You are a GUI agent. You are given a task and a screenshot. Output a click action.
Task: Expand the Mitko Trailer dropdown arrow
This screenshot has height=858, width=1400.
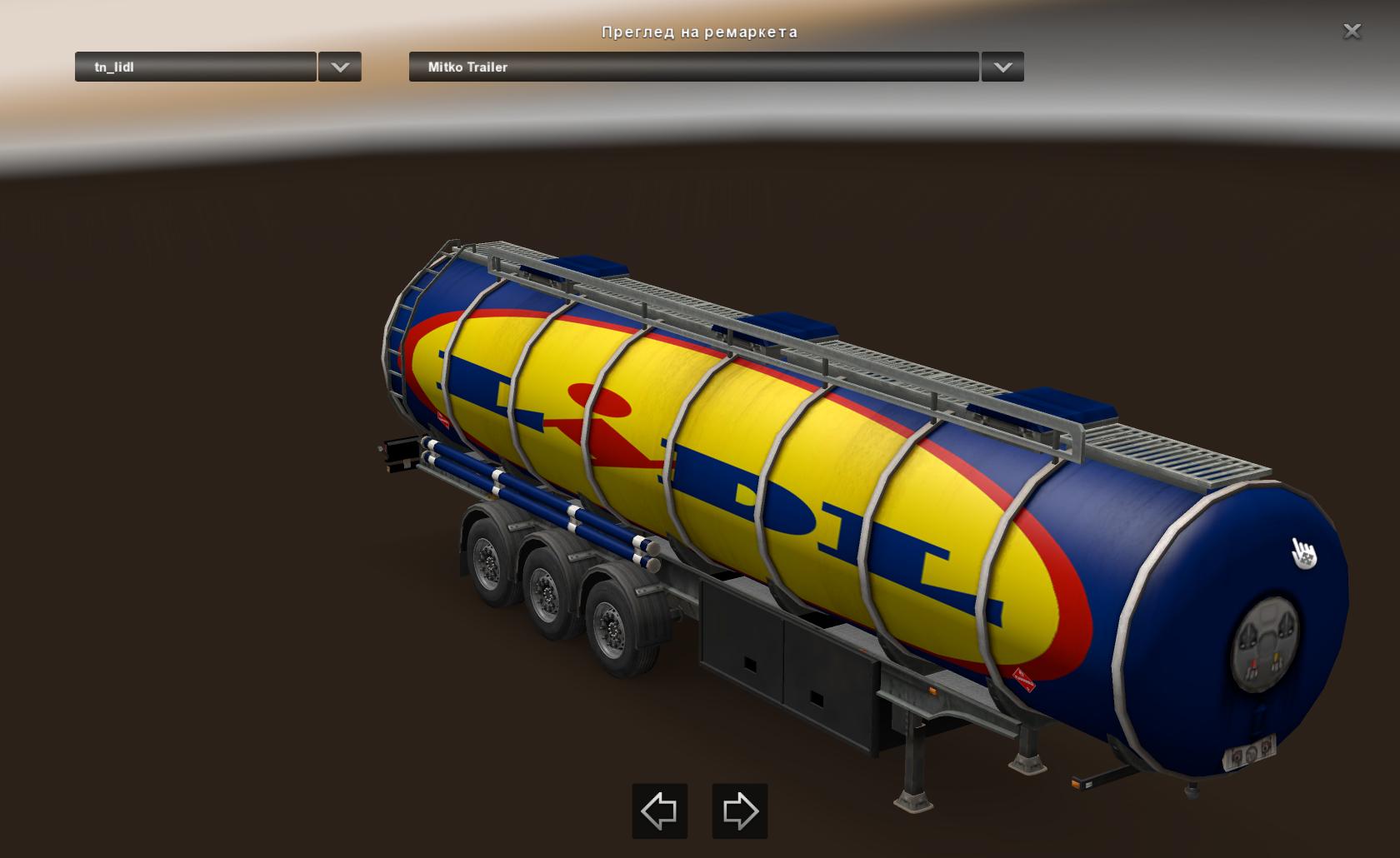pyautogui.click(x=1002, y=67)
